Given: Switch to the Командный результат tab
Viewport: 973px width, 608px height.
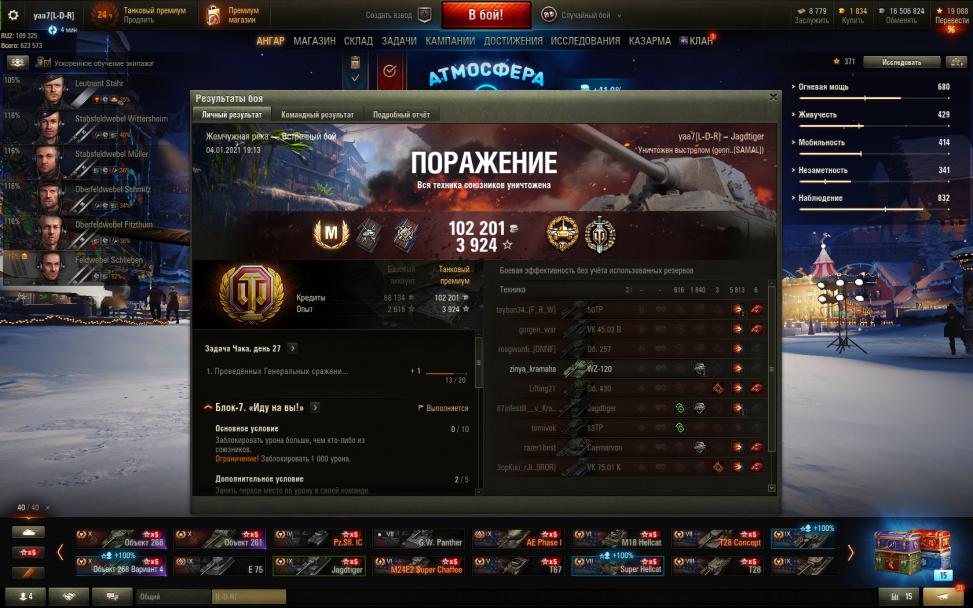Looking at the screenshot, I should [x=317, y=115].
